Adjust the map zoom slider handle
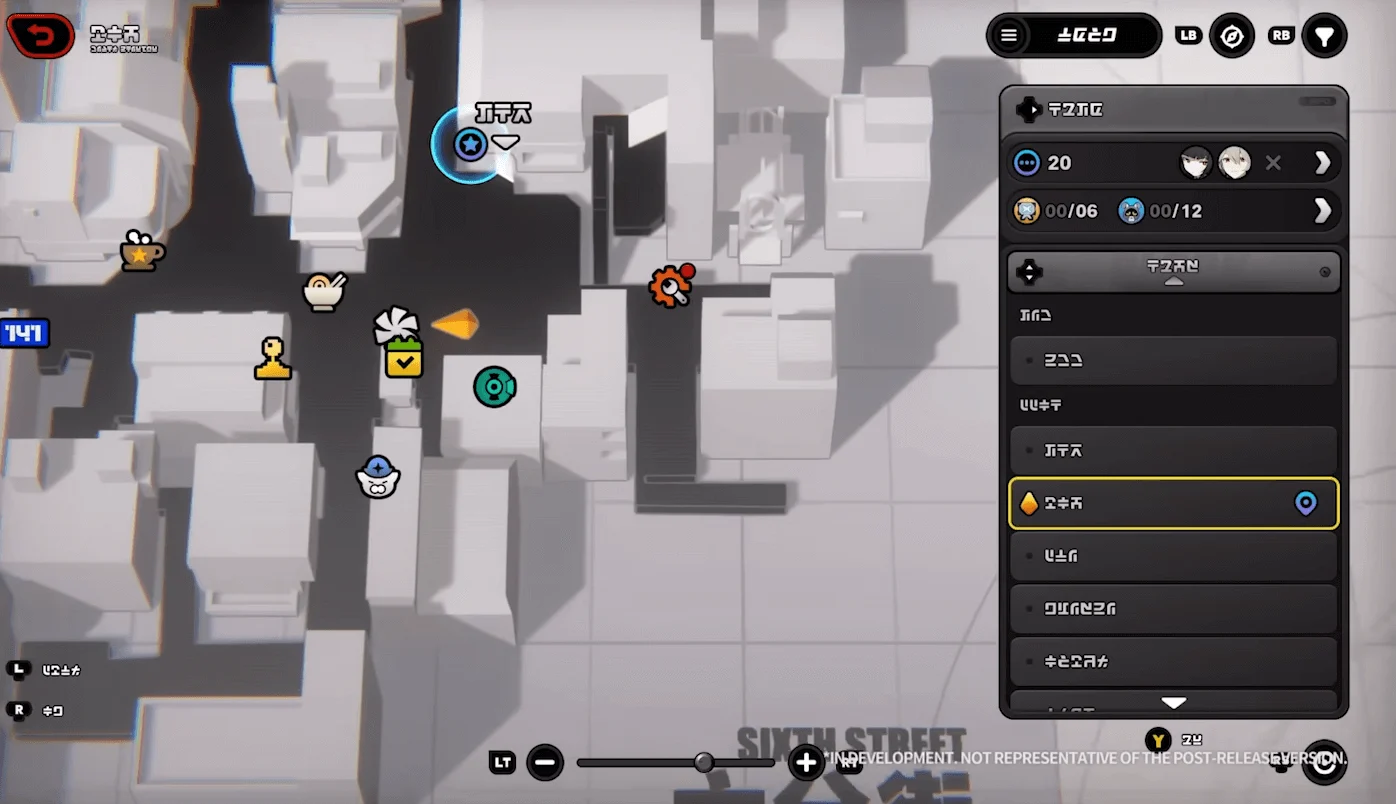Image resolution: width=1396 pixels, height=804 pixels. coord(704,763)
